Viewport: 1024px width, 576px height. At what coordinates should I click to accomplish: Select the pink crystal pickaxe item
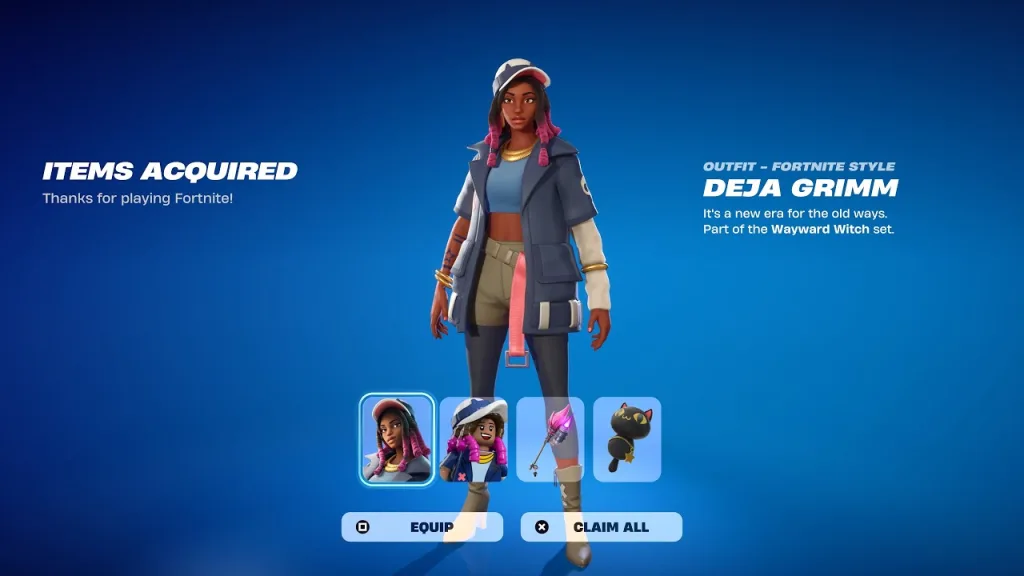click(550, 439)
